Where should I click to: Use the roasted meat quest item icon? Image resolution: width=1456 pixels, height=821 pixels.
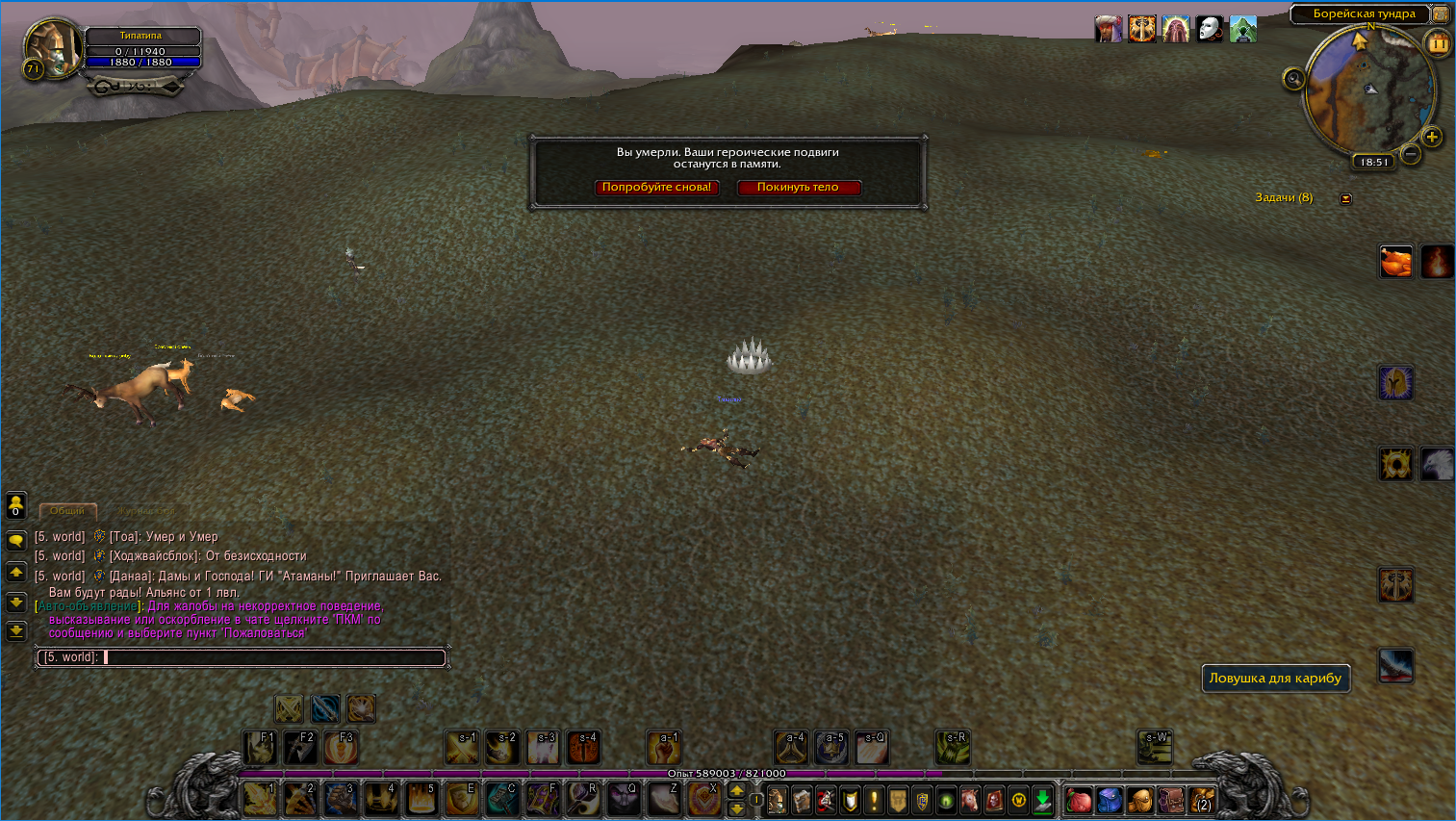coord(1395,261)
